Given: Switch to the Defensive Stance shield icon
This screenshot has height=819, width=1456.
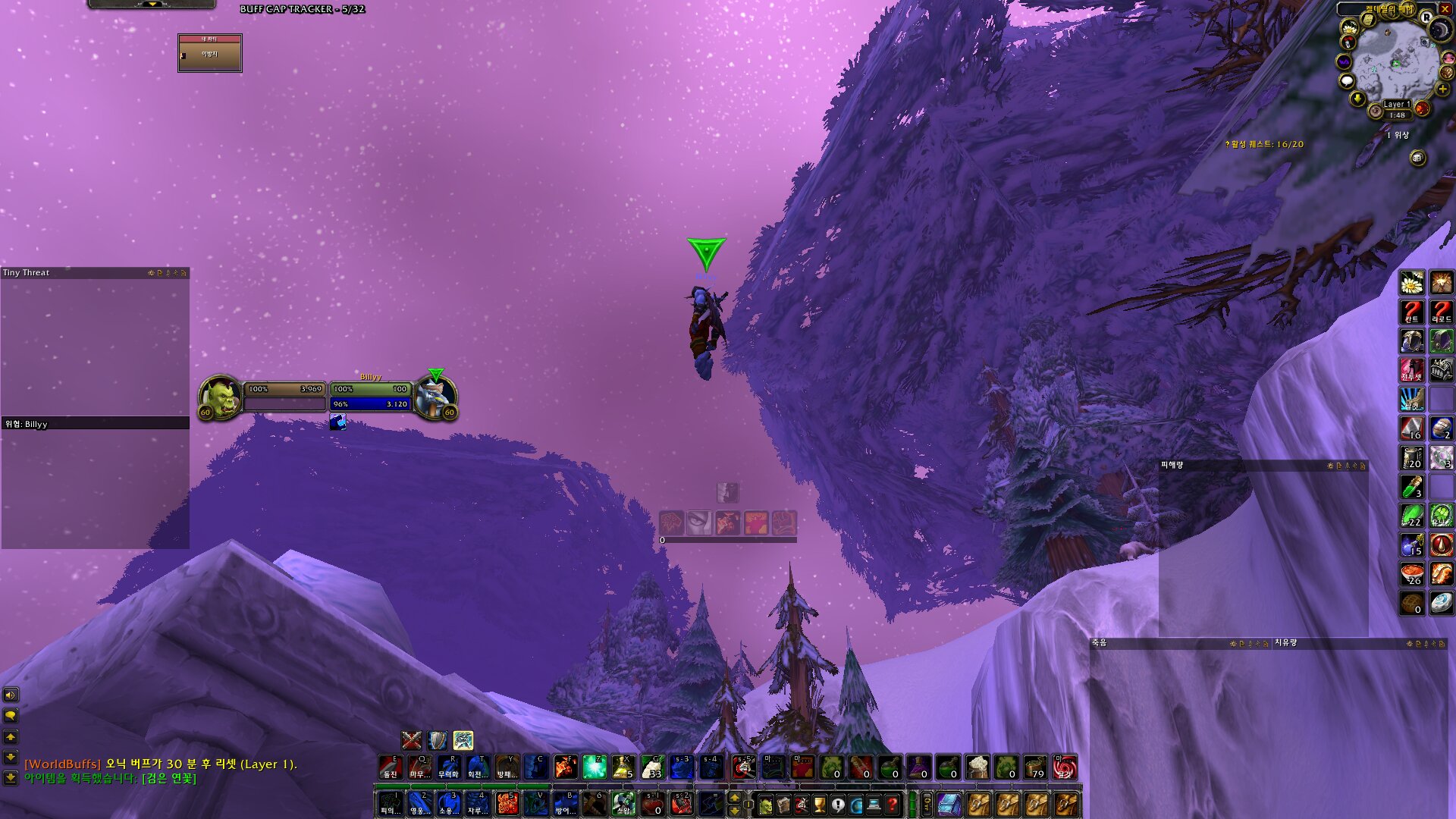Looking at the screenshot, I should click(438, 740).
